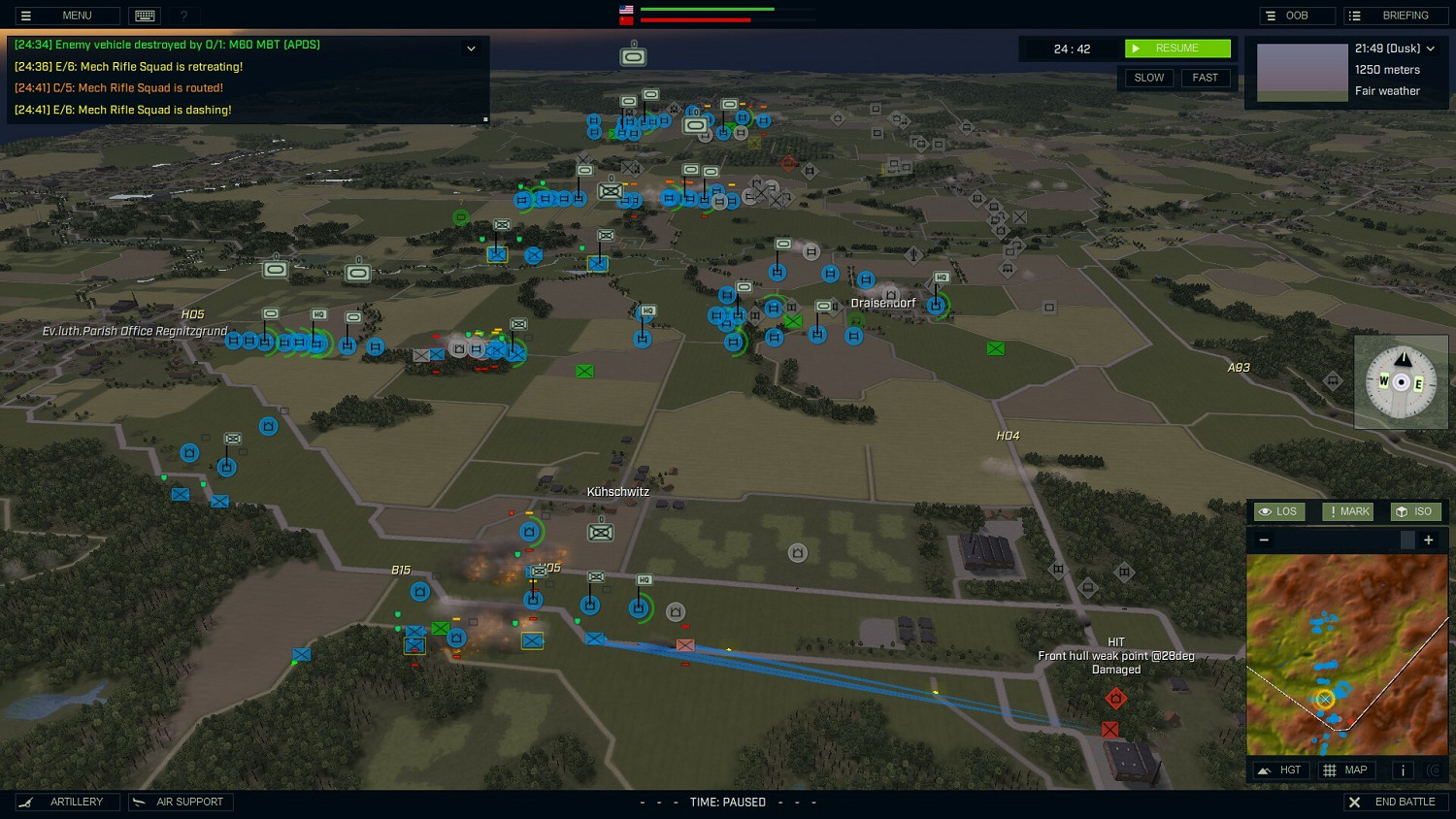Zoom in the minimap with the plus icon

[x=1428, y=540]
